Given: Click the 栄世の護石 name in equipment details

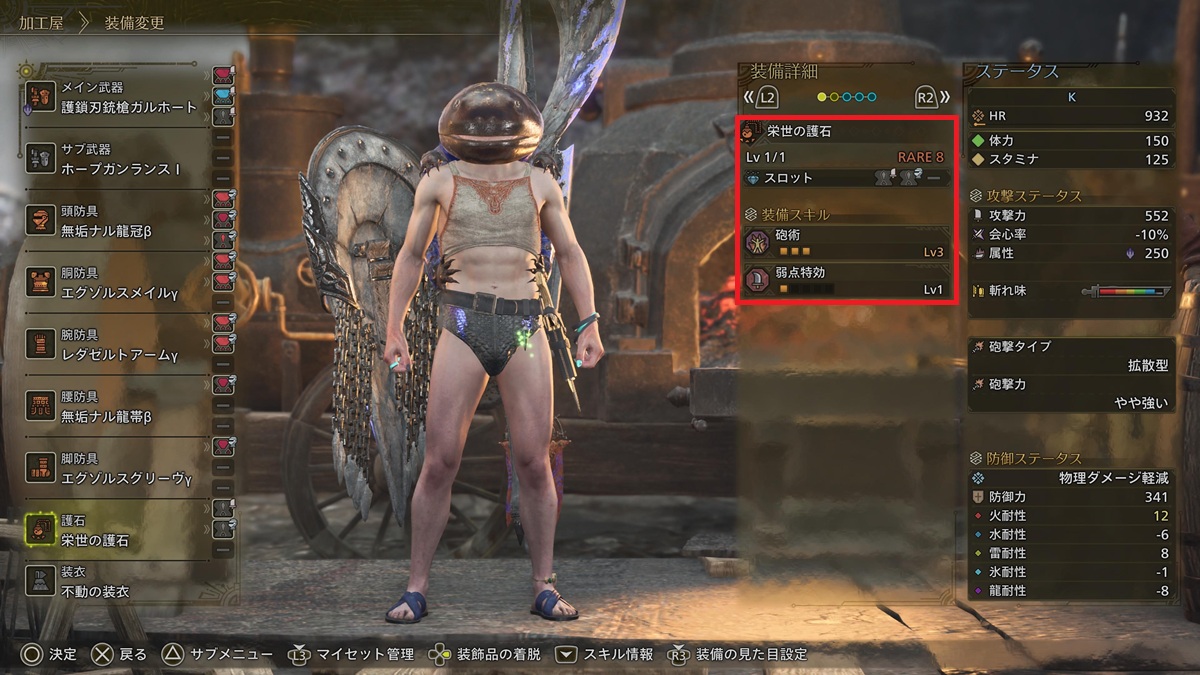Looking at the screenshot, I should [798, 132].
